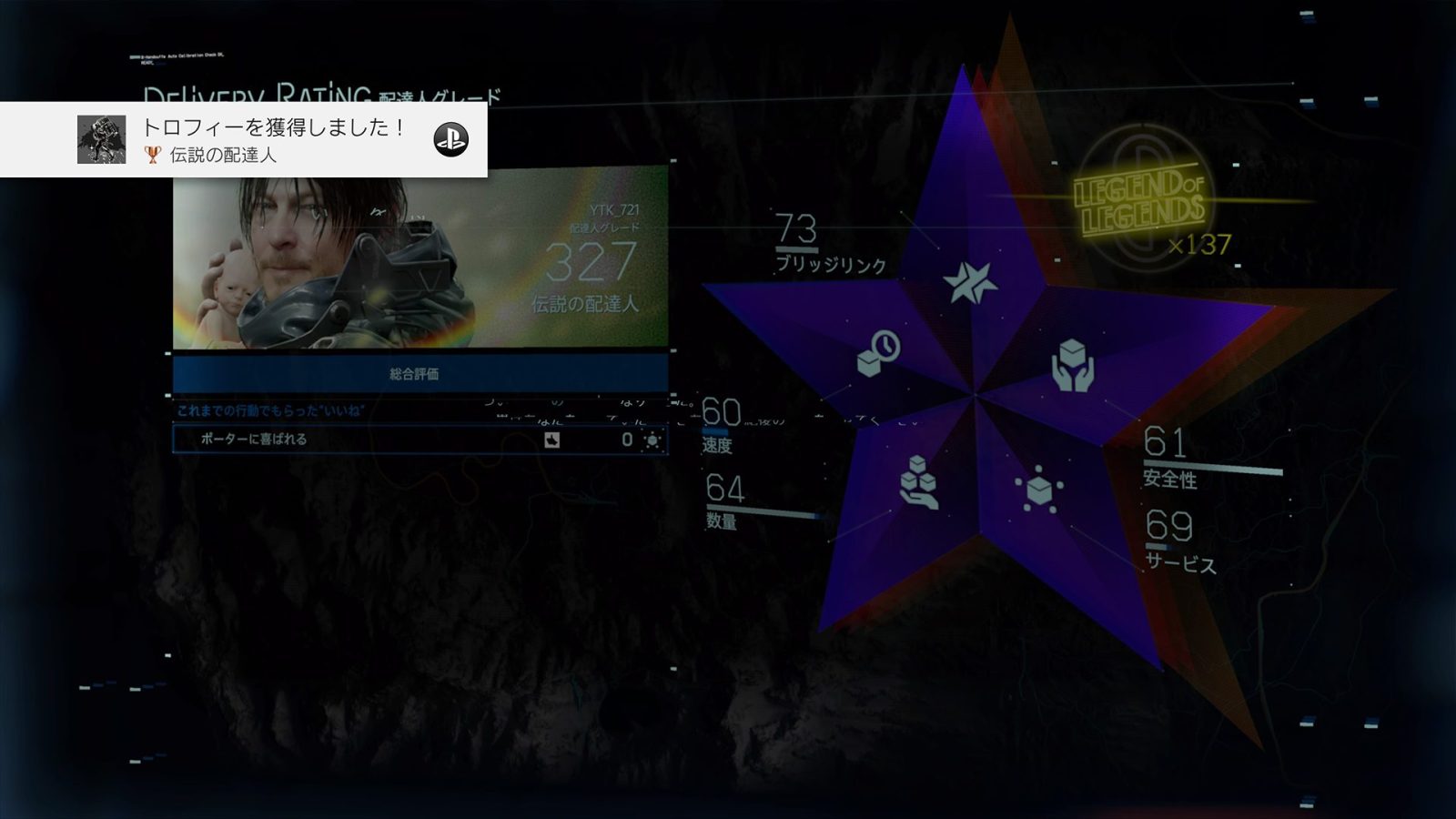Select the 総合評価 header bar
This screenshot has height=819, width=1456.
[420, 374]
